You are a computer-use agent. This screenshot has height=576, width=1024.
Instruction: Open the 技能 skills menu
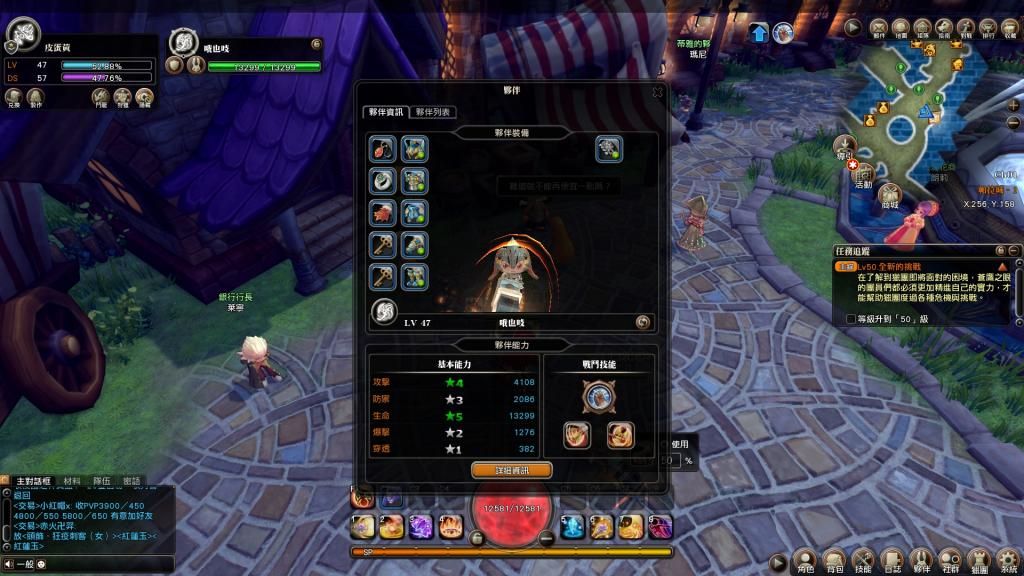(x=864, y=560)
